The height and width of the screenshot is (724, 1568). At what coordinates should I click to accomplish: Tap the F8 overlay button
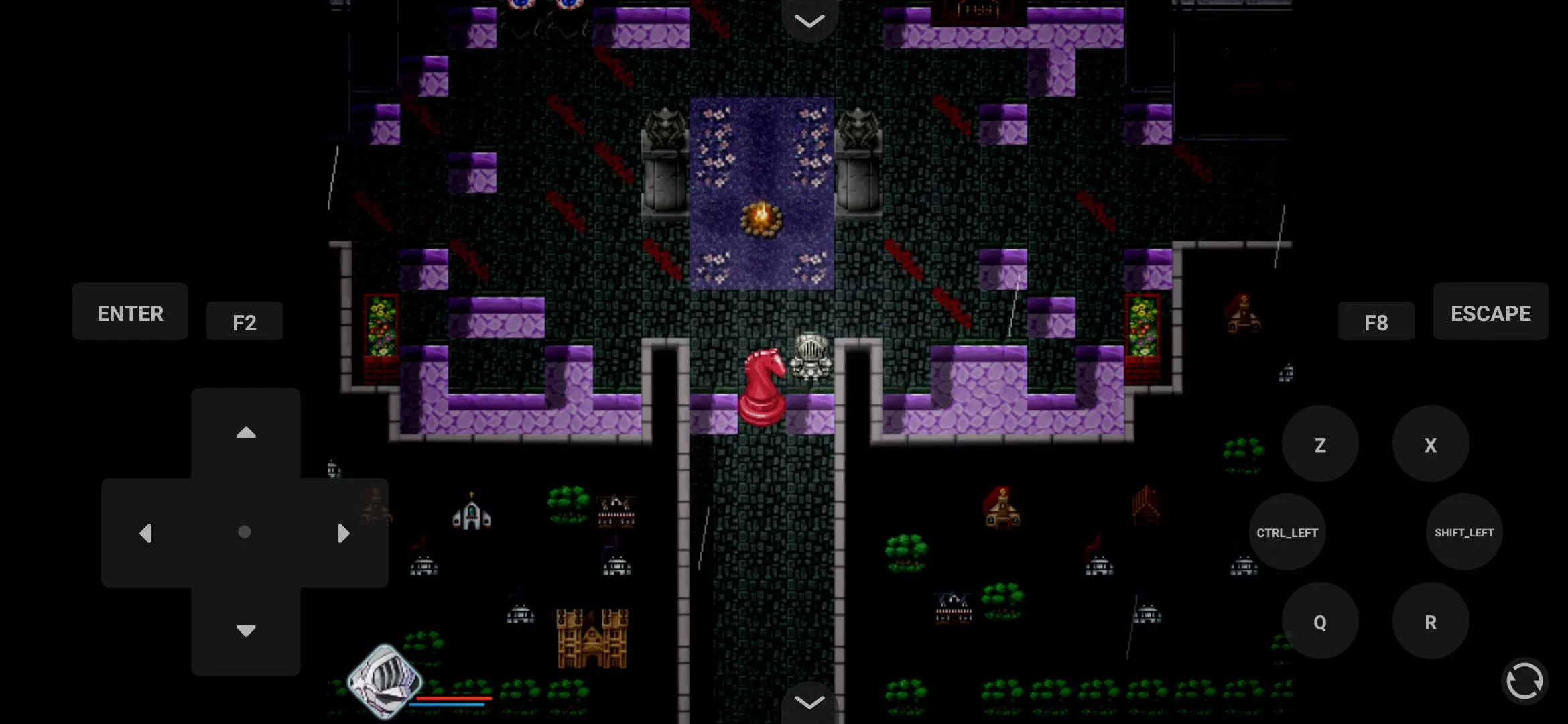point(1376,322)
